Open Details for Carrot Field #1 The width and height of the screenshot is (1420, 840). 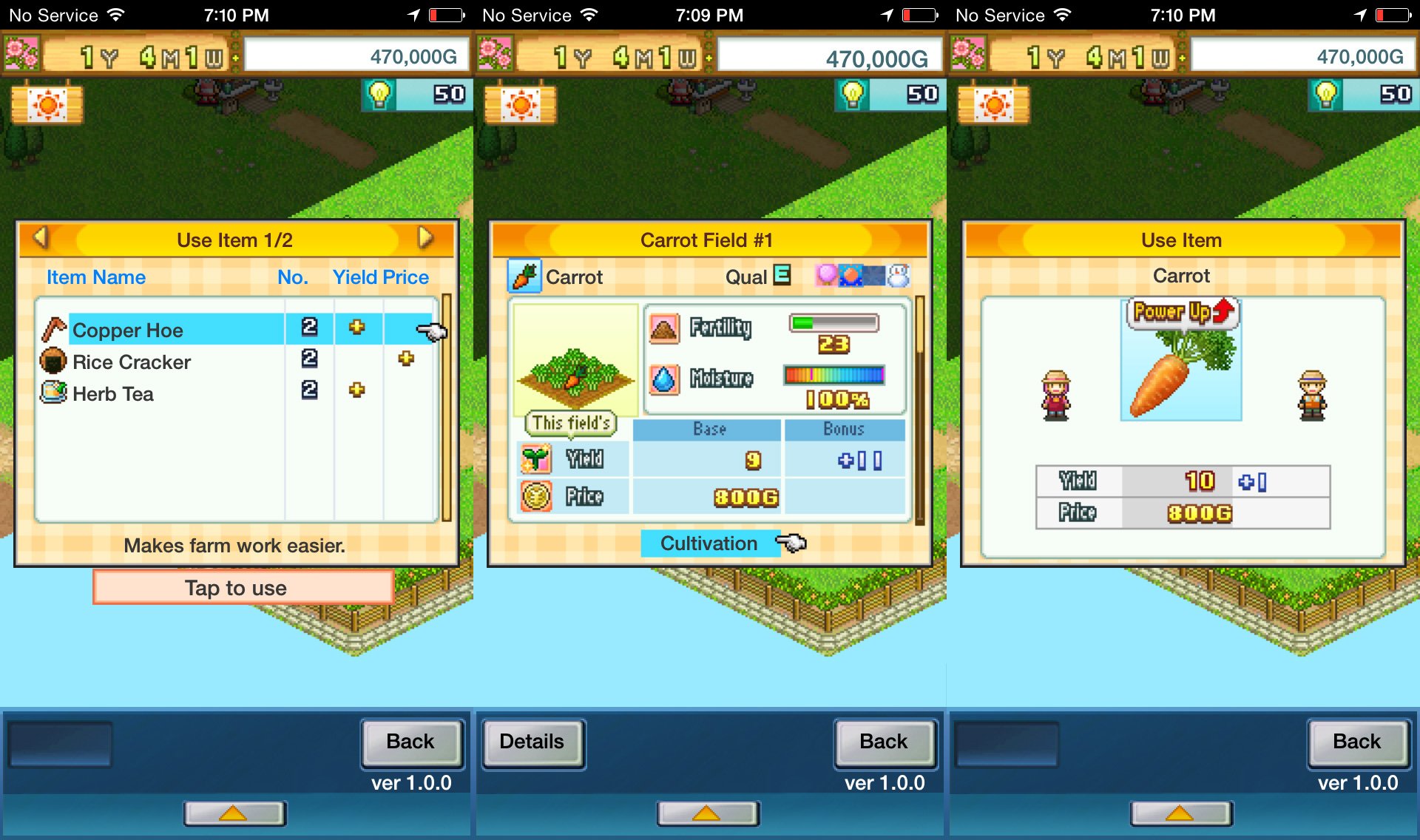(x=532, y=742)
